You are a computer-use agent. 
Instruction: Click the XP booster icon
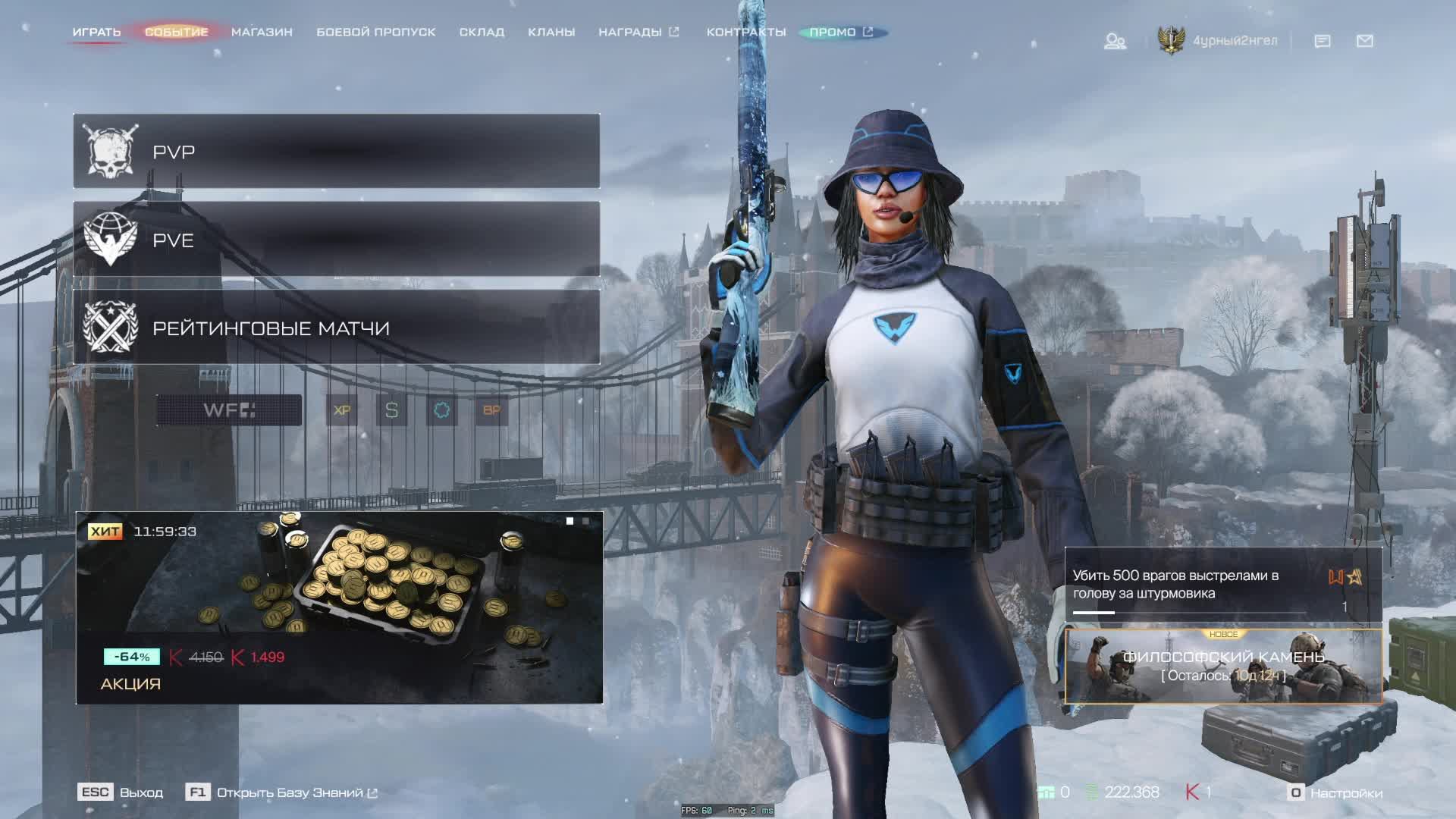tap(342, 410)
